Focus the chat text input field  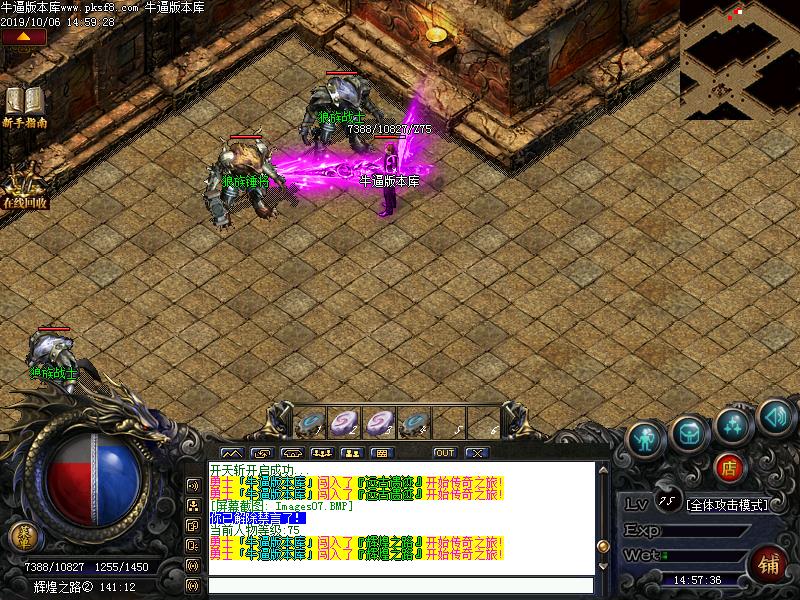[x=400, y=586]
